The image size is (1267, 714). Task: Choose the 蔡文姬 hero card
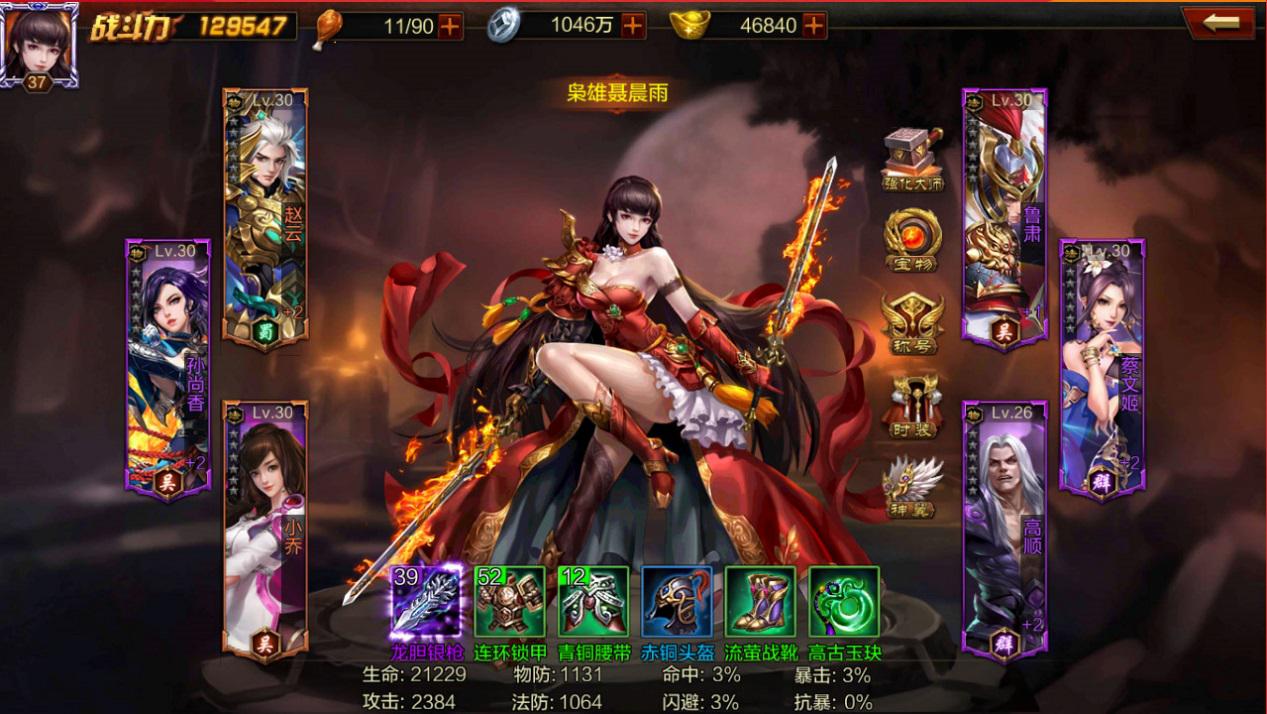point(1102,365)
